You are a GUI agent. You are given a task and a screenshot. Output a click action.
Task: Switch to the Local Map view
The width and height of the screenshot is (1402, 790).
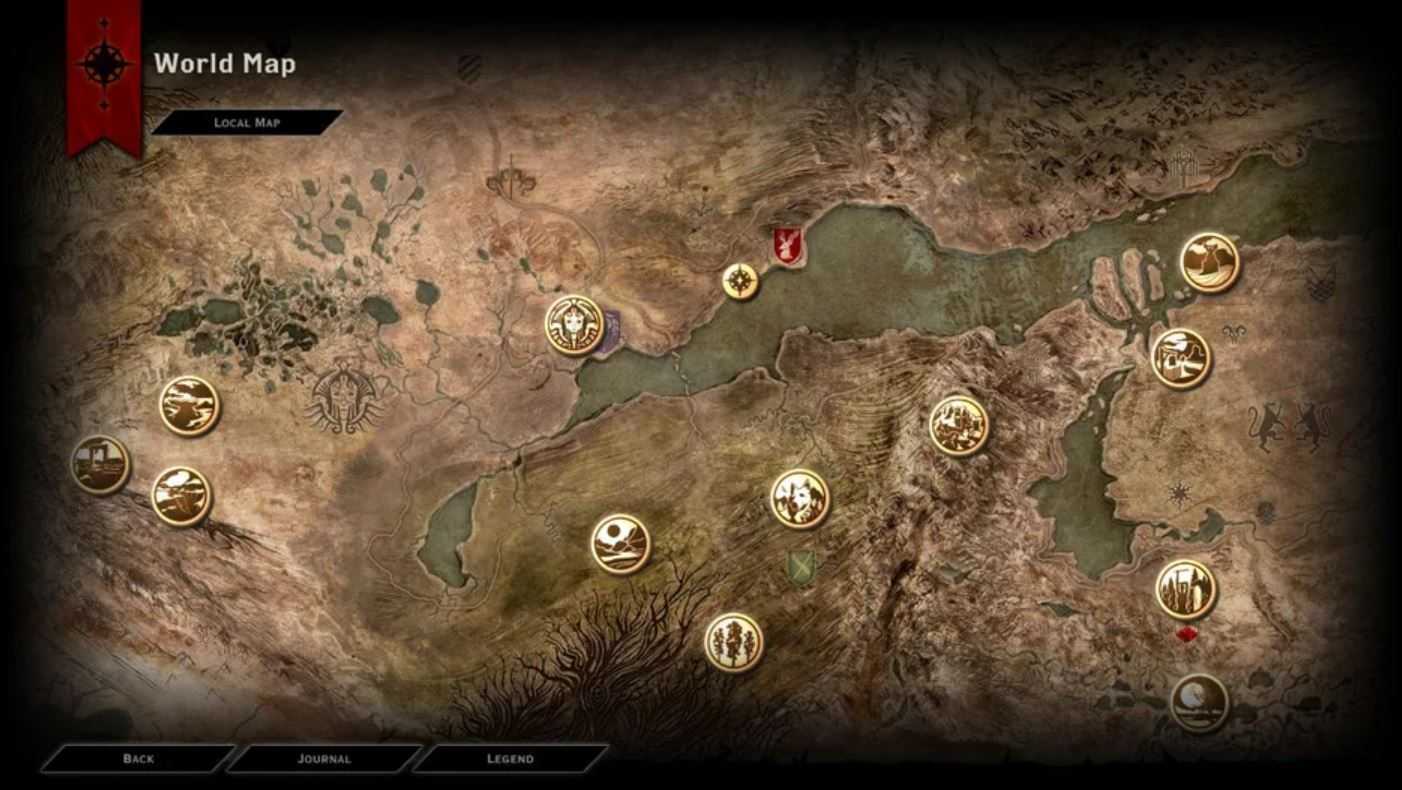[x=247, y=123]
